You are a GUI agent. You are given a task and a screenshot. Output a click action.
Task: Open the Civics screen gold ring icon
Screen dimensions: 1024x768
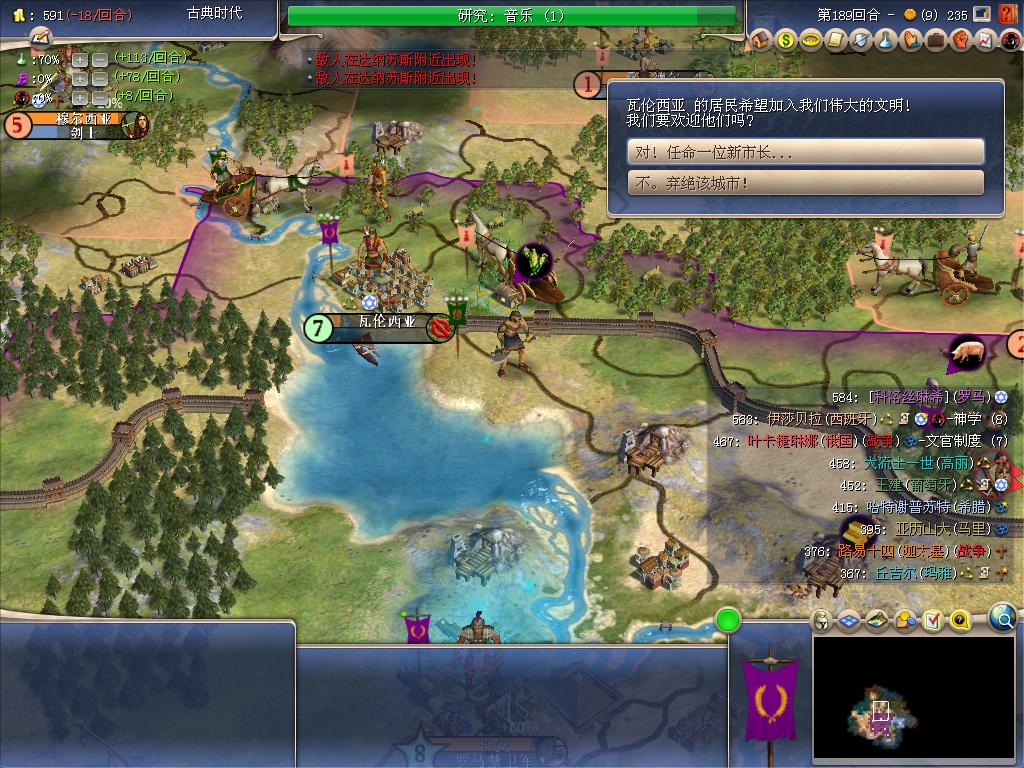tap(811, 40)
